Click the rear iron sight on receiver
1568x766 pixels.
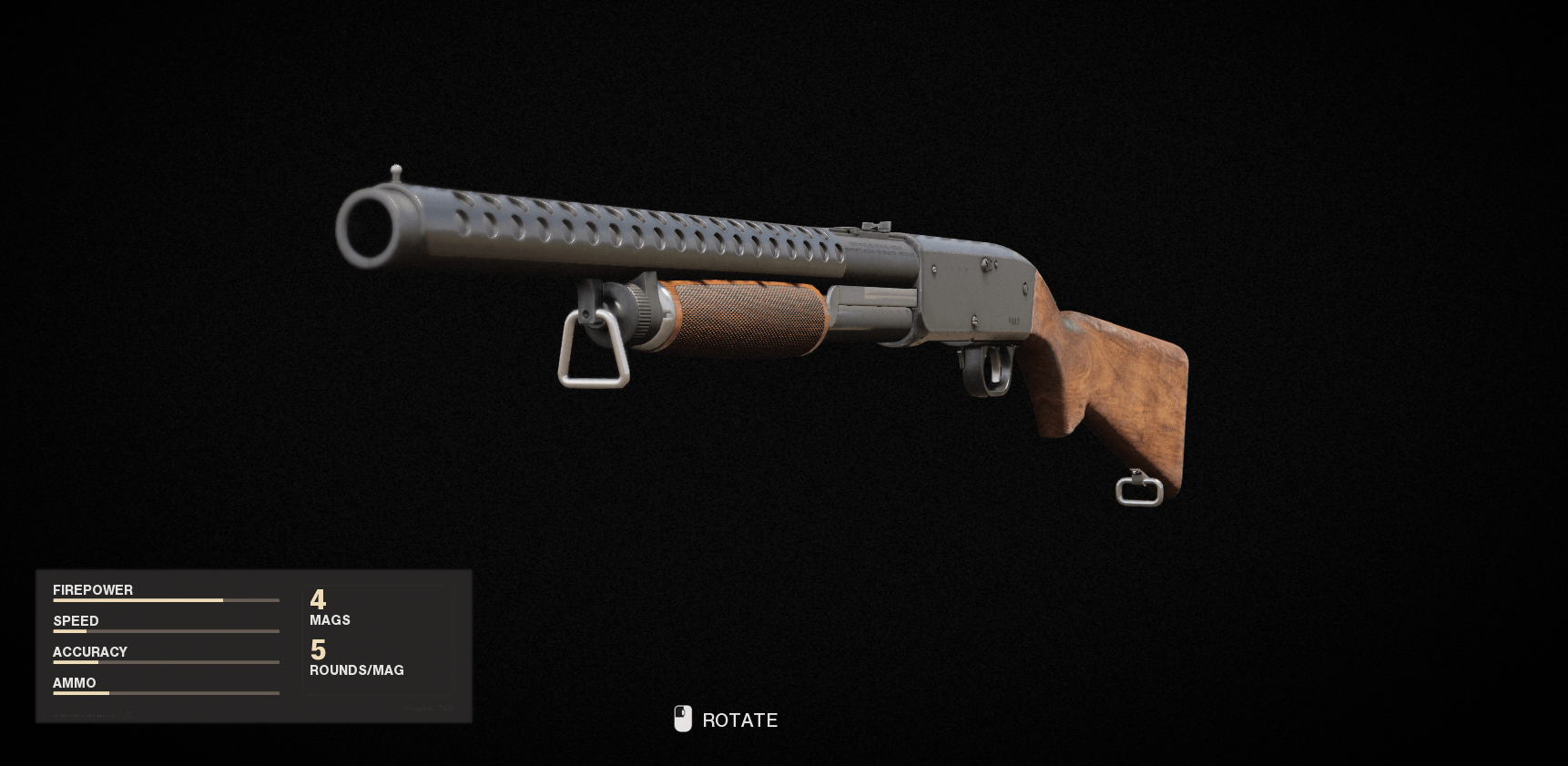[x=876, y=222]
